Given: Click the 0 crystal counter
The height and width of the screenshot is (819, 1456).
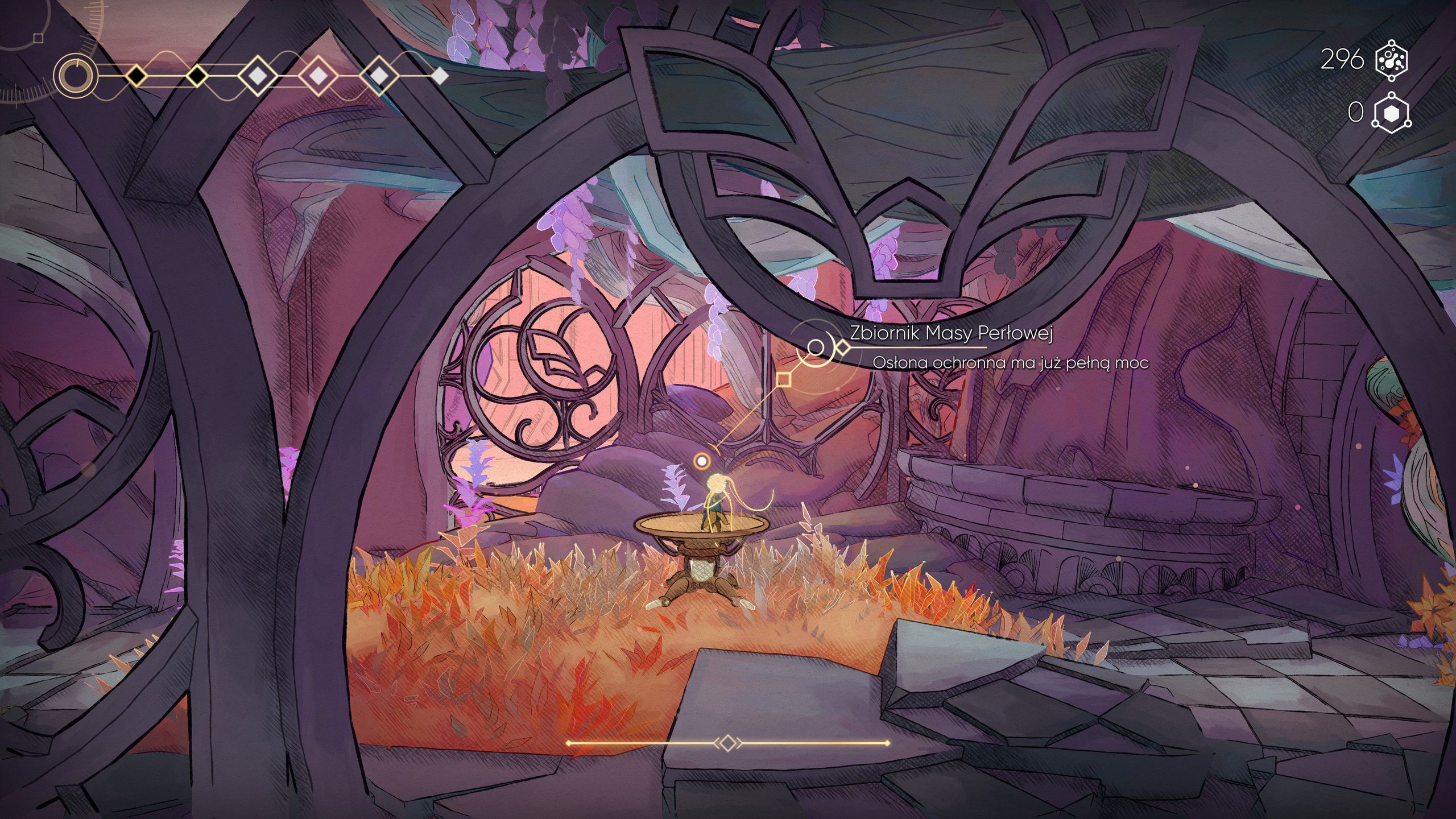Looking at the screenshot, I should (x=1356, y=111).
